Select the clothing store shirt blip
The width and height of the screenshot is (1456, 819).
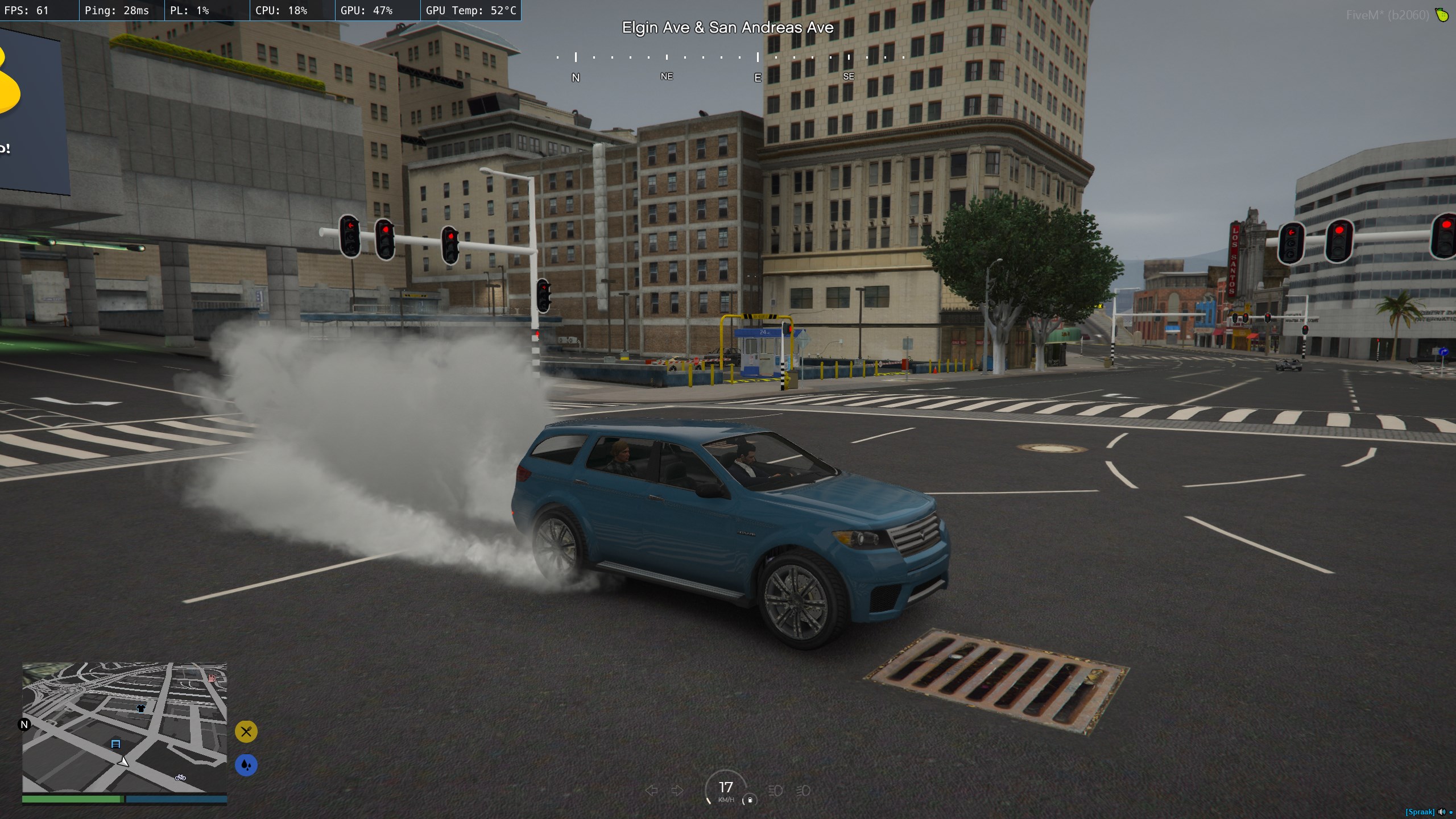(x=141, y=708)
